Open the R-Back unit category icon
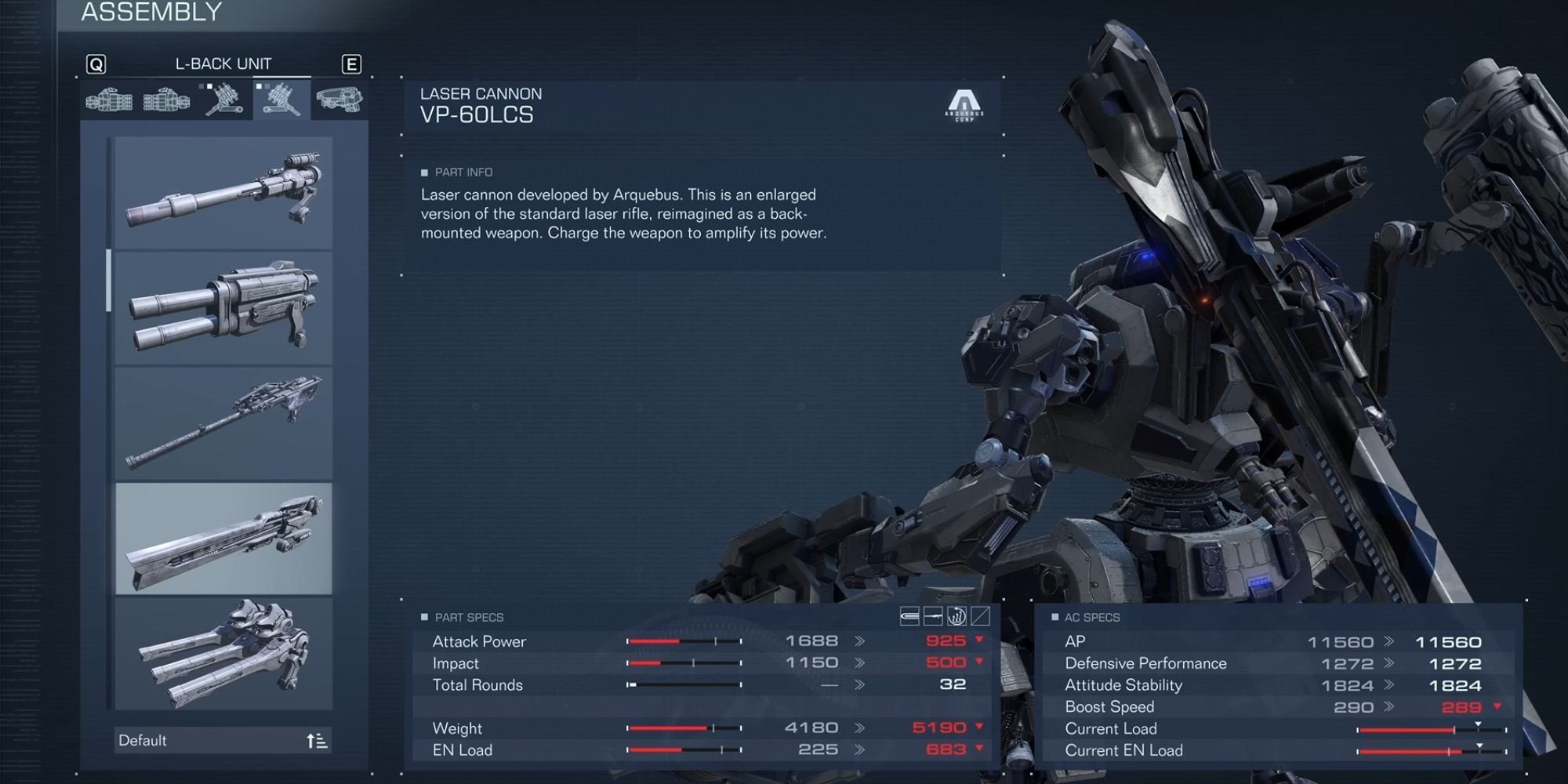The height and width of the screenshot is (784, 1568). [x=223, y=102]
